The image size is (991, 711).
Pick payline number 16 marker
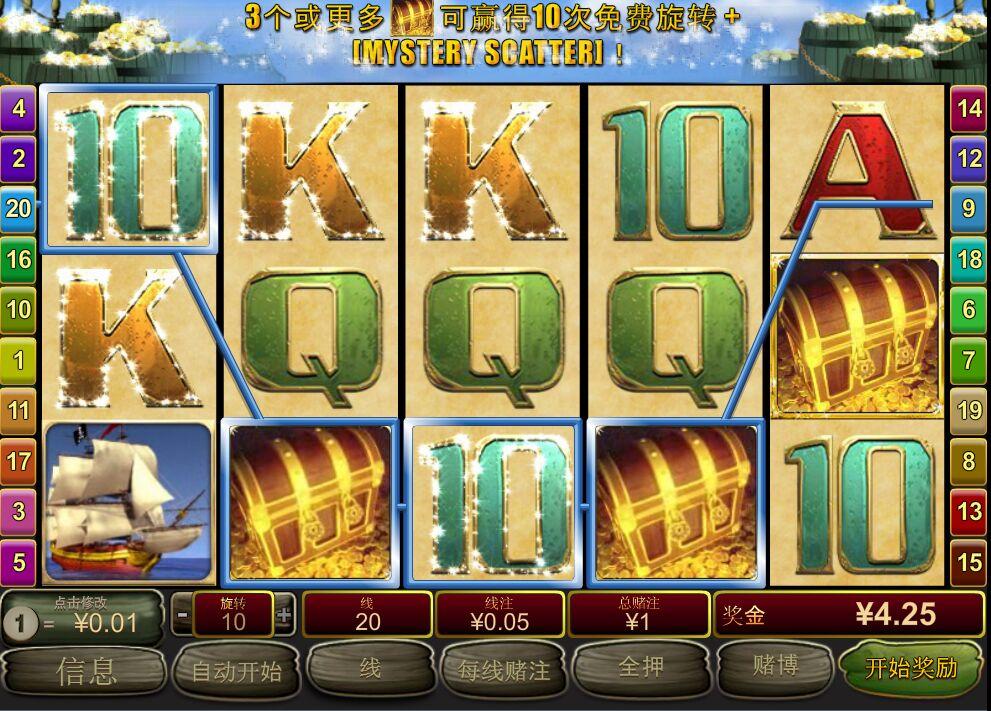[18, 259]
